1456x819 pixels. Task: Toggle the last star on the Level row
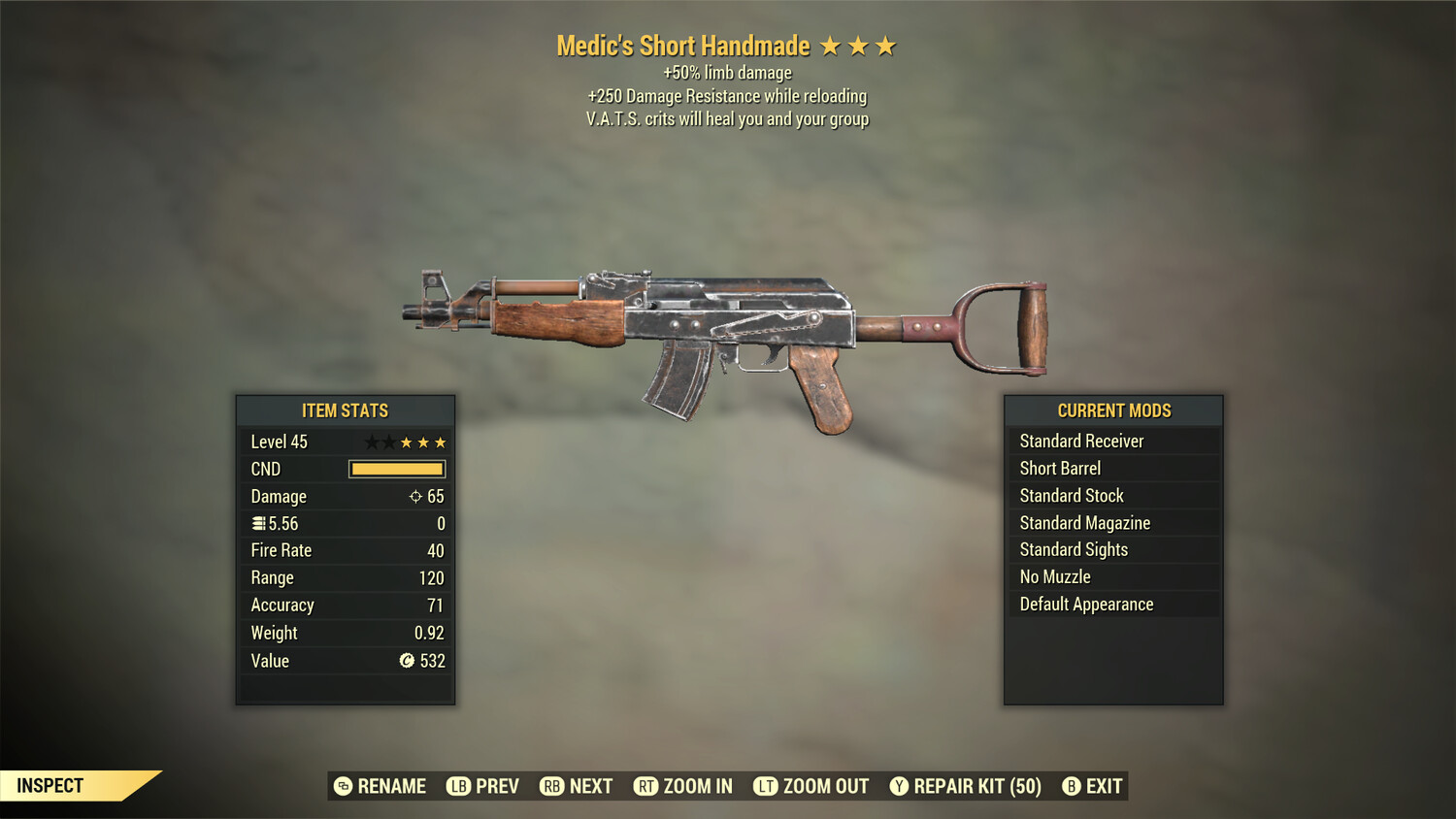439,442
